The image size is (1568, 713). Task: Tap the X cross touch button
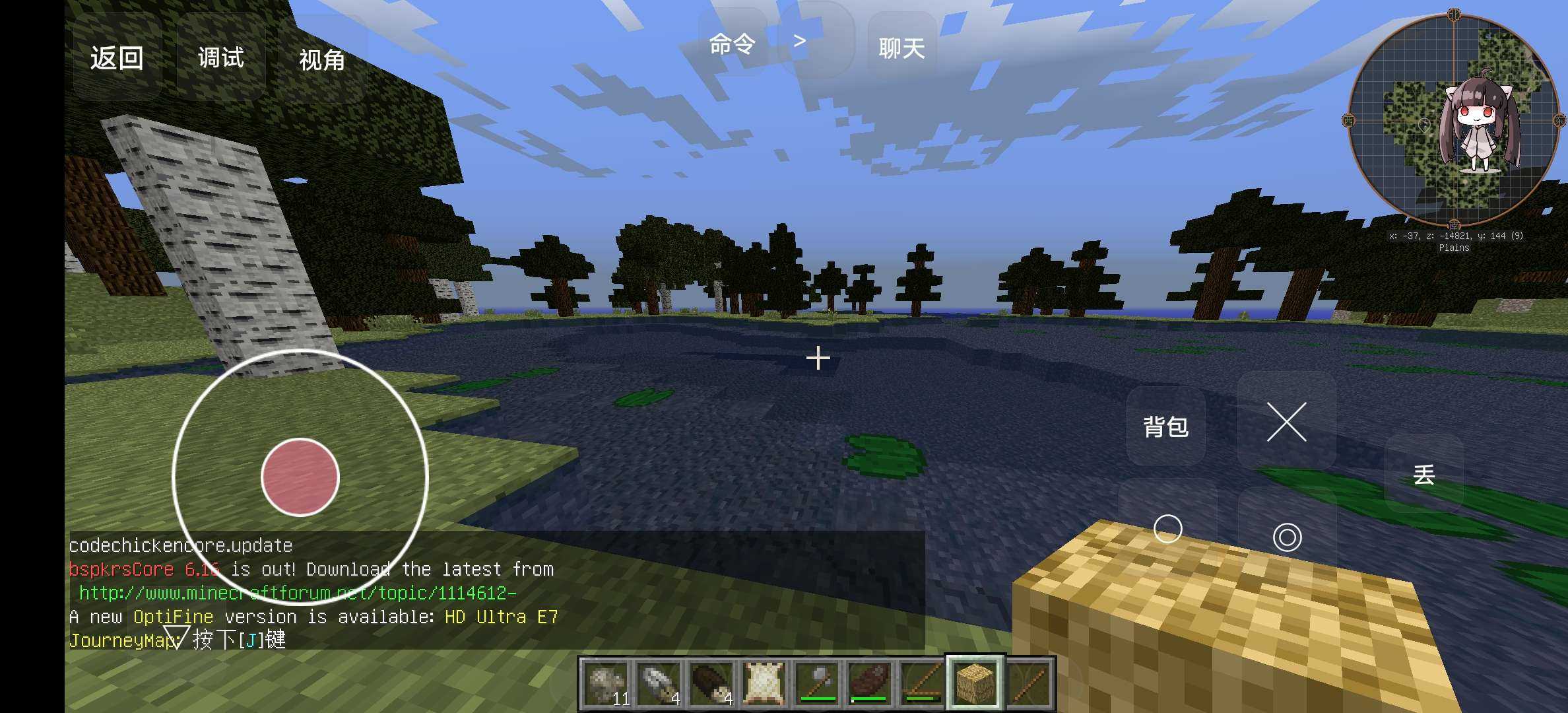[x=1286, y=422]
